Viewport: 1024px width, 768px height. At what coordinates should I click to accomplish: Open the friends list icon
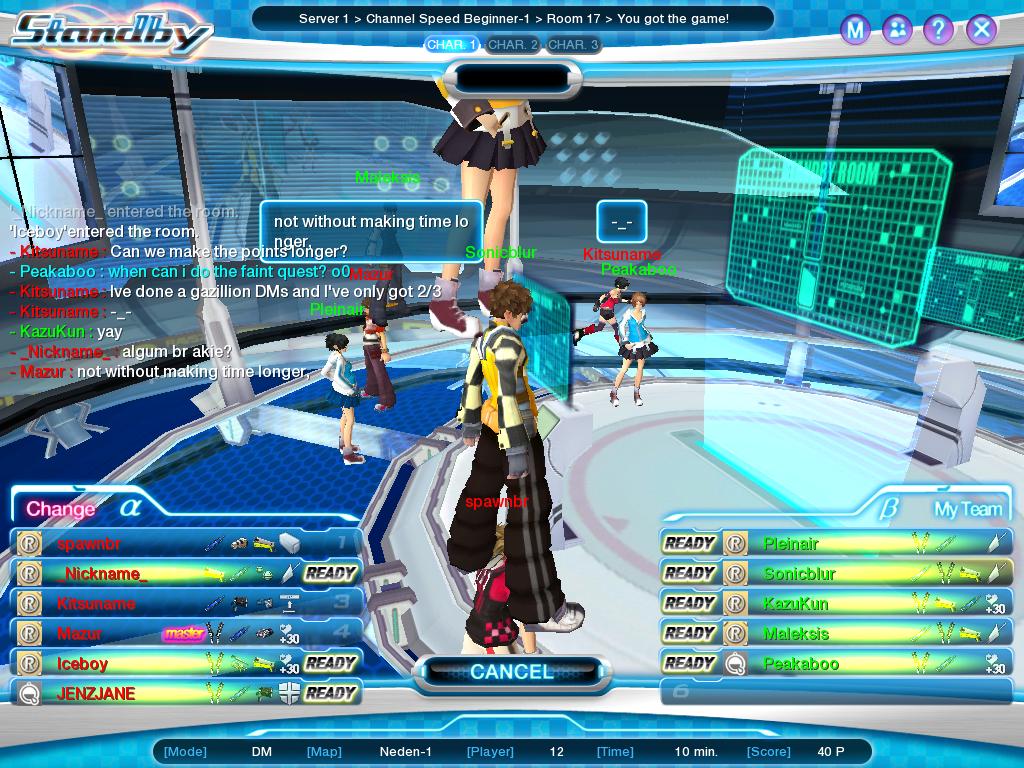coord(897,30)
